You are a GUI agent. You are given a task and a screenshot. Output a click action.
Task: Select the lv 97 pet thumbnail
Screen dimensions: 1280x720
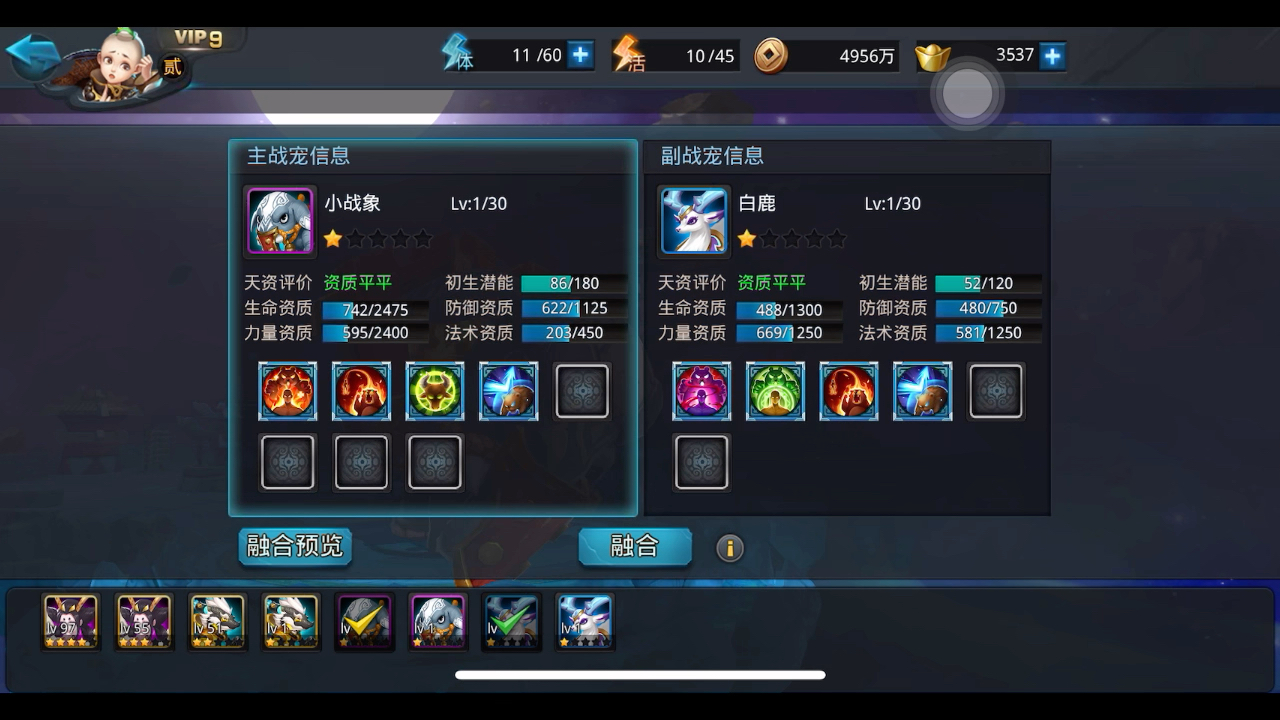click(x=69, y=621)
